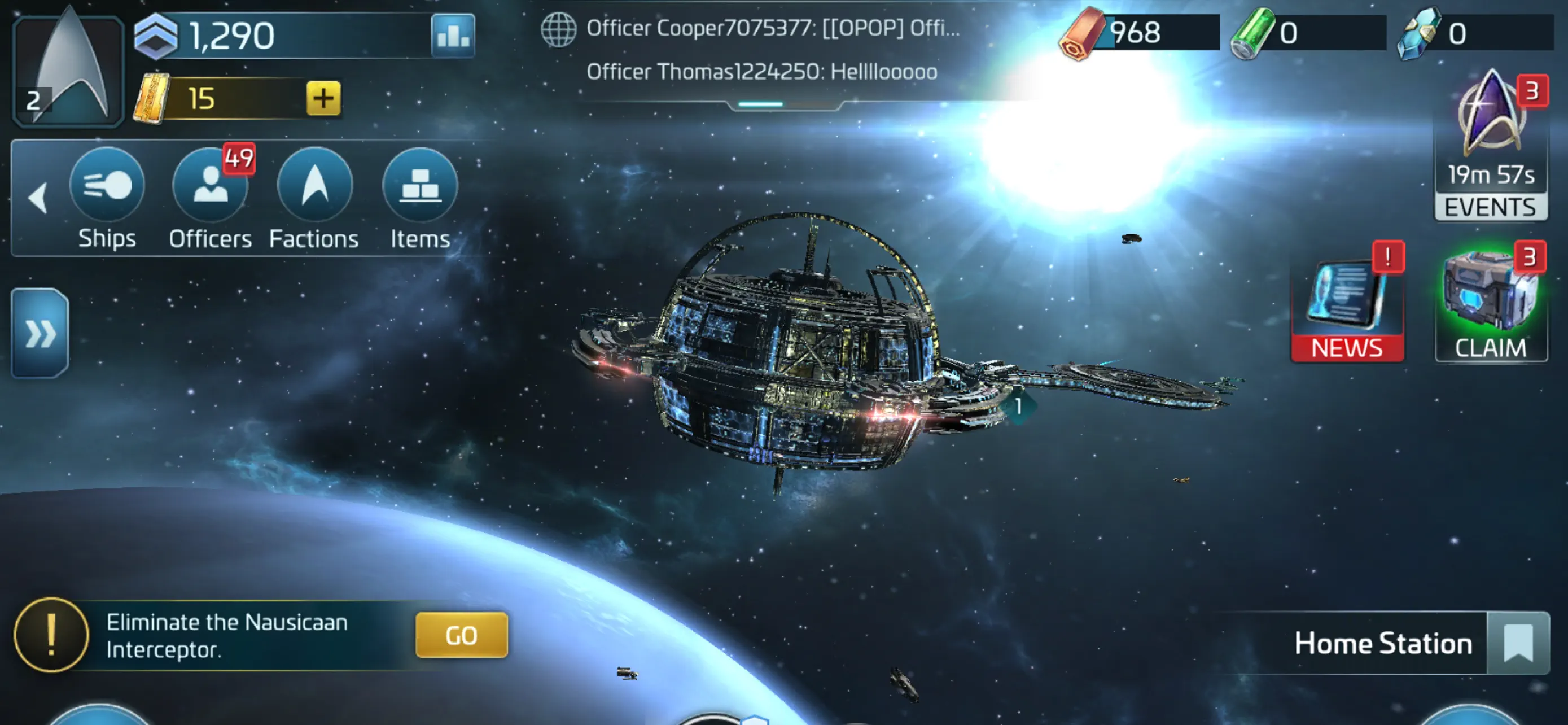Screen dimensions: 1568x725
Task: Select the player avatar showing level 2
Action: [67, 67]
